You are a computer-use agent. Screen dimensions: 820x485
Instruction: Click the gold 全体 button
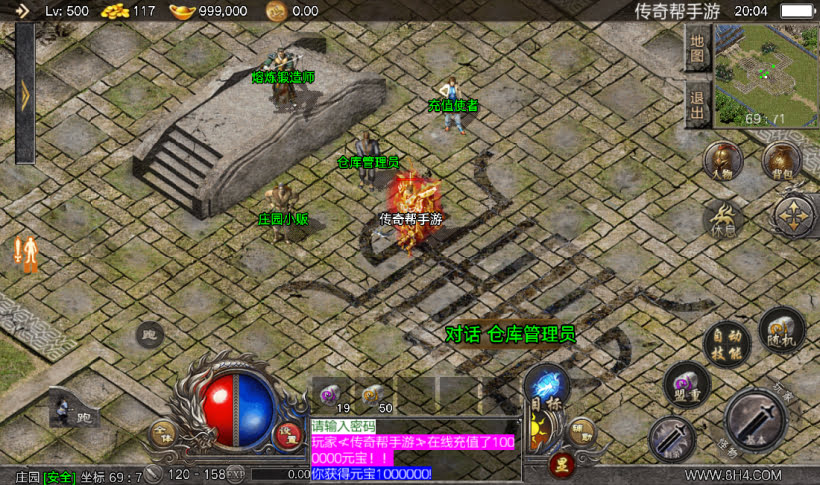tap(162, 433)
